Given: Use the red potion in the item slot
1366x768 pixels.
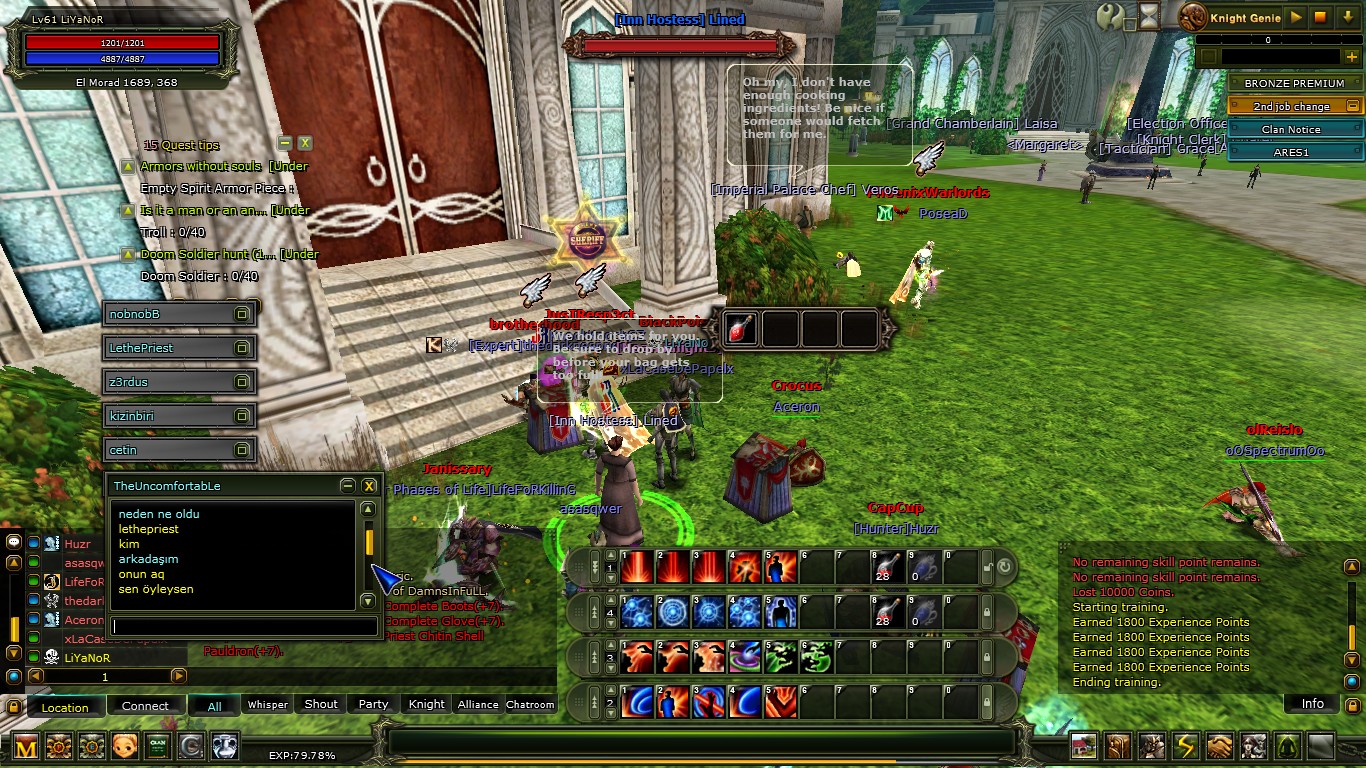Looking at the screenshot, I should [x=741, y=329].
